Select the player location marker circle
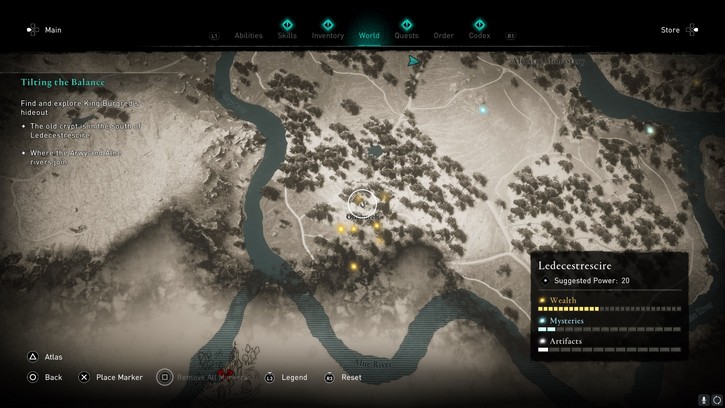This screenshot has height=408, width=725. [x=362, y=204]
